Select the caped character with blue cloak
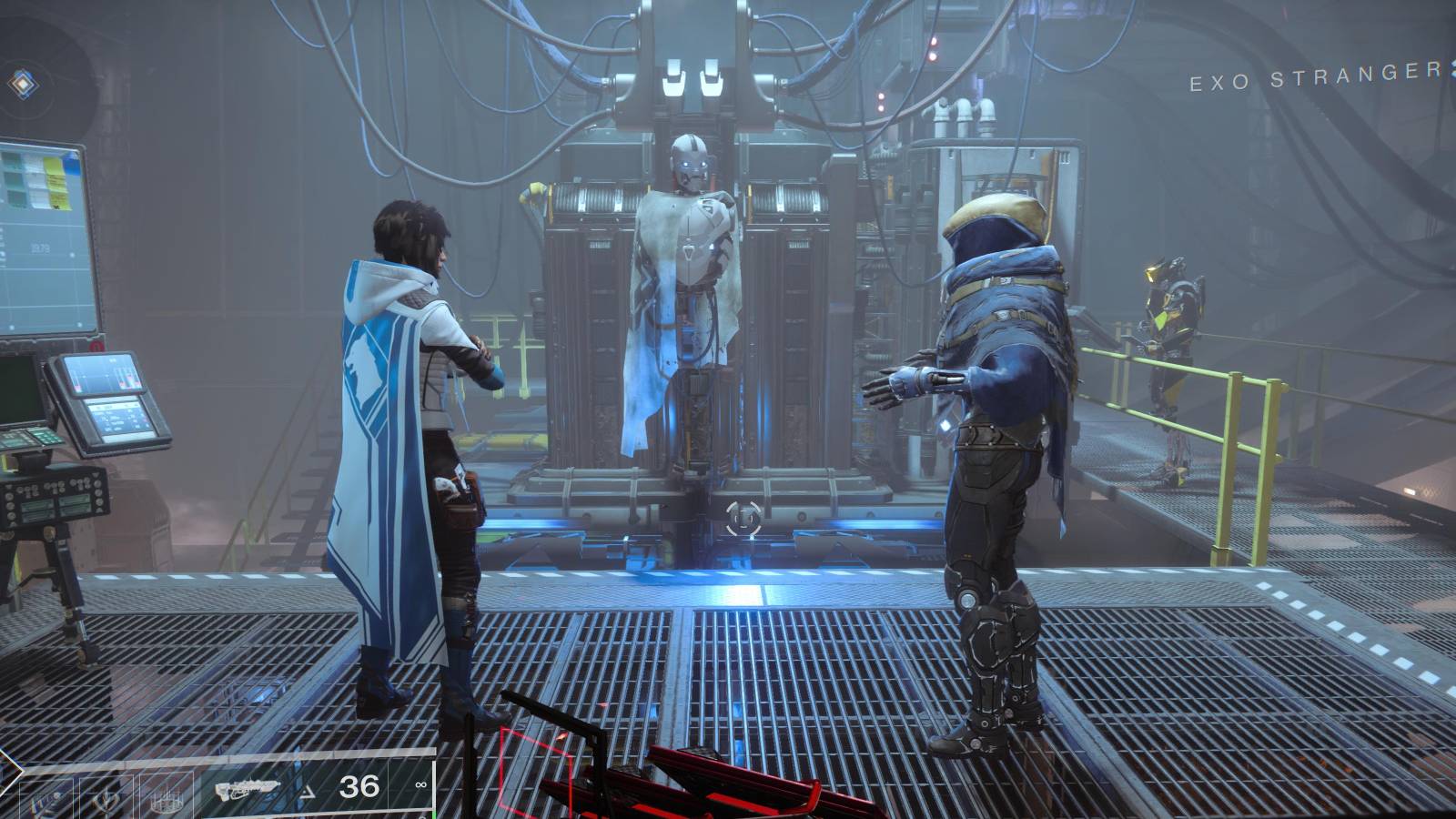The height and width of the screenshot is (819, 1456). 400,409
